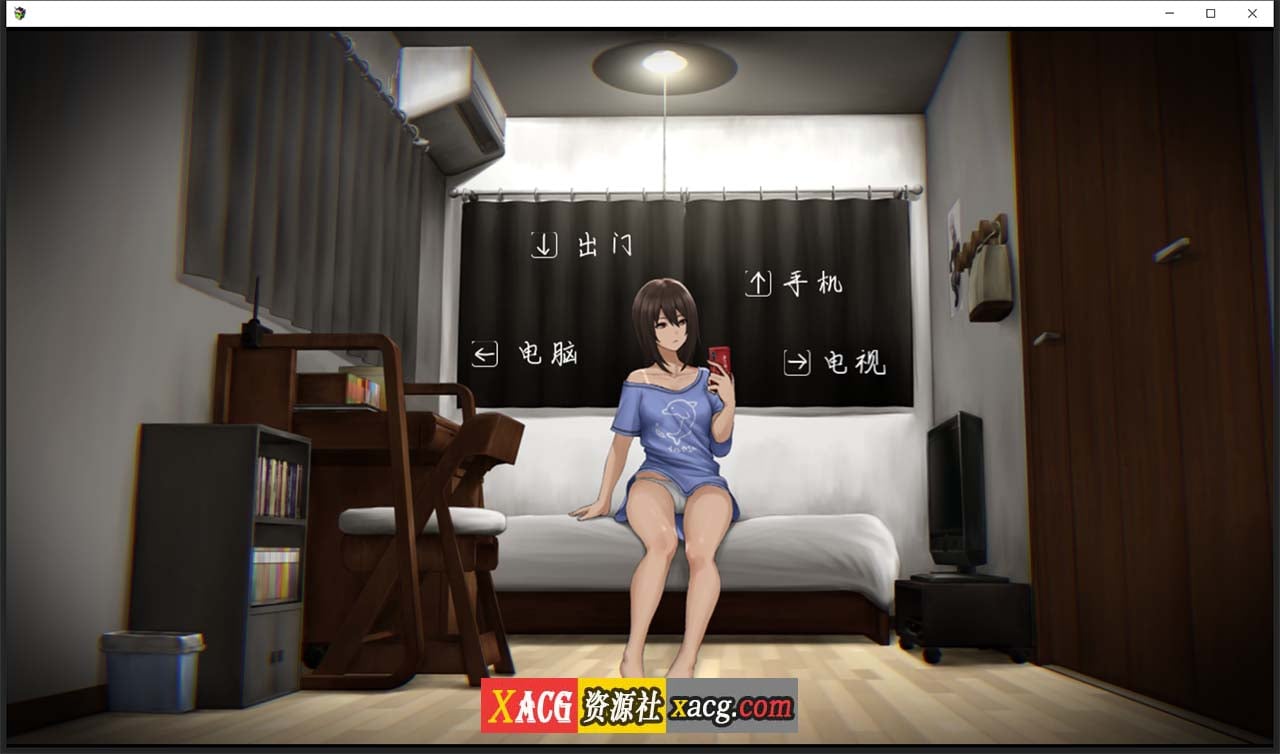Click the ceiling lamp above the room

[x=665, y=62]
